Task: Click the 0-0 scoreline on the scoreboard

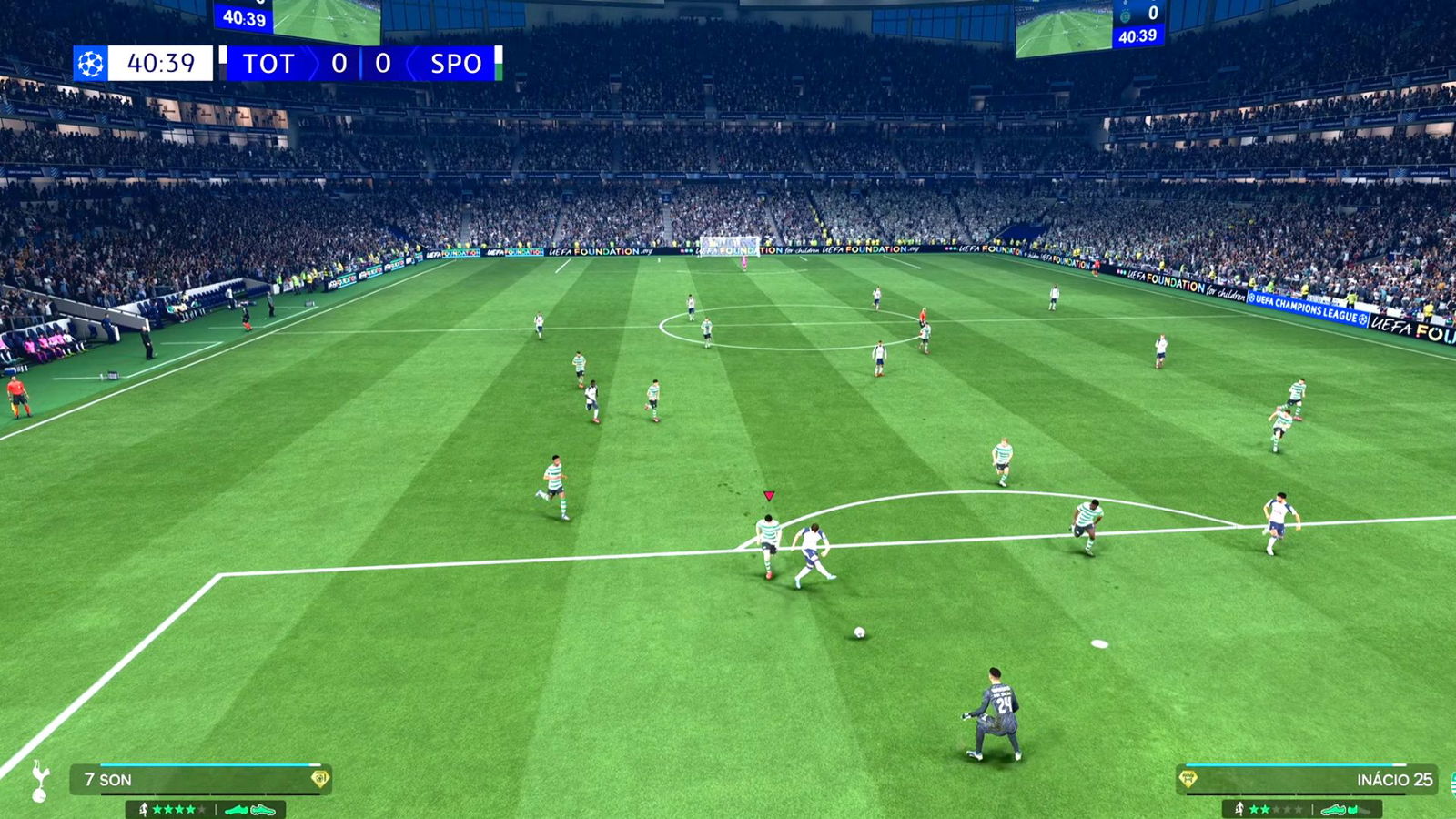Action: (359, 64)
